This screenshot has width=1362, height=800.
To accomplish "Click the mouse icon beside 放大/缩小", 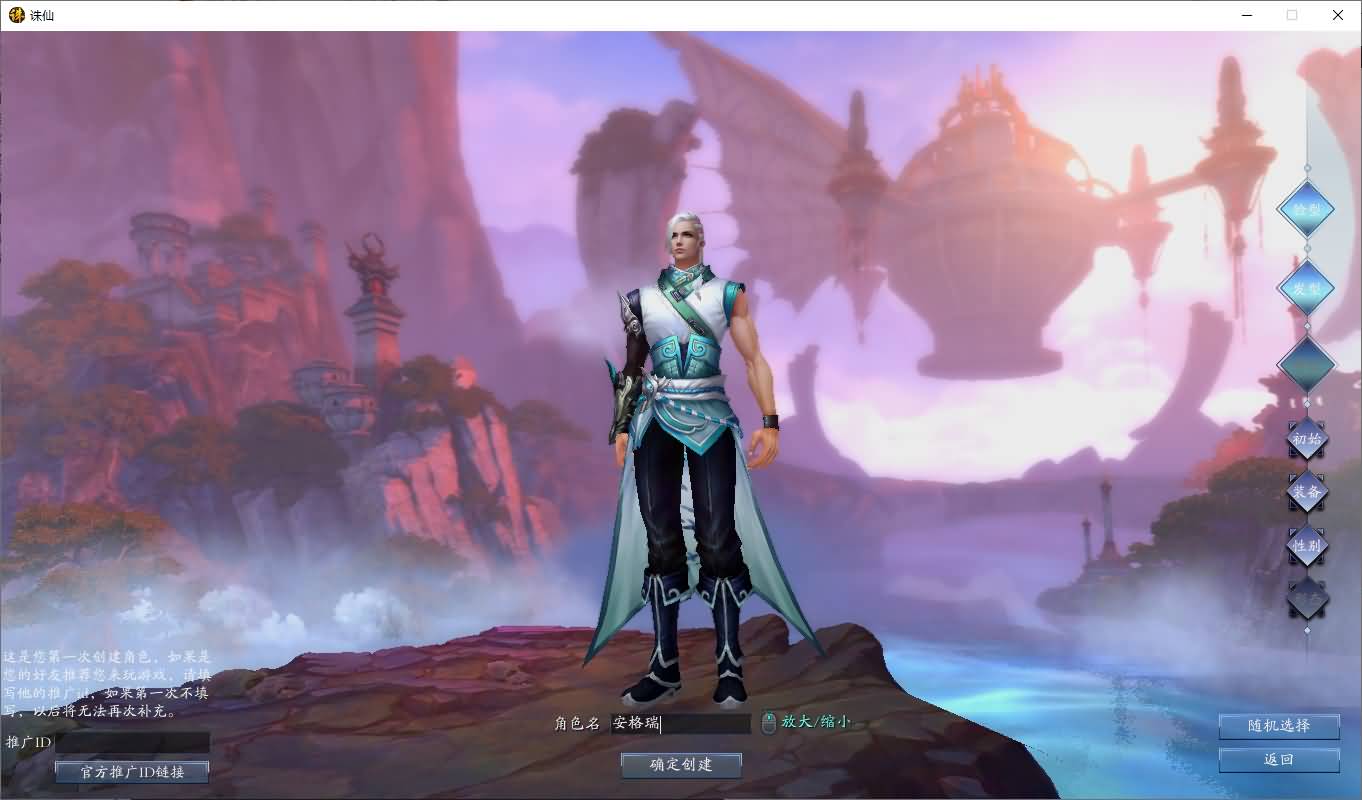I will click(x=768, y=722).
